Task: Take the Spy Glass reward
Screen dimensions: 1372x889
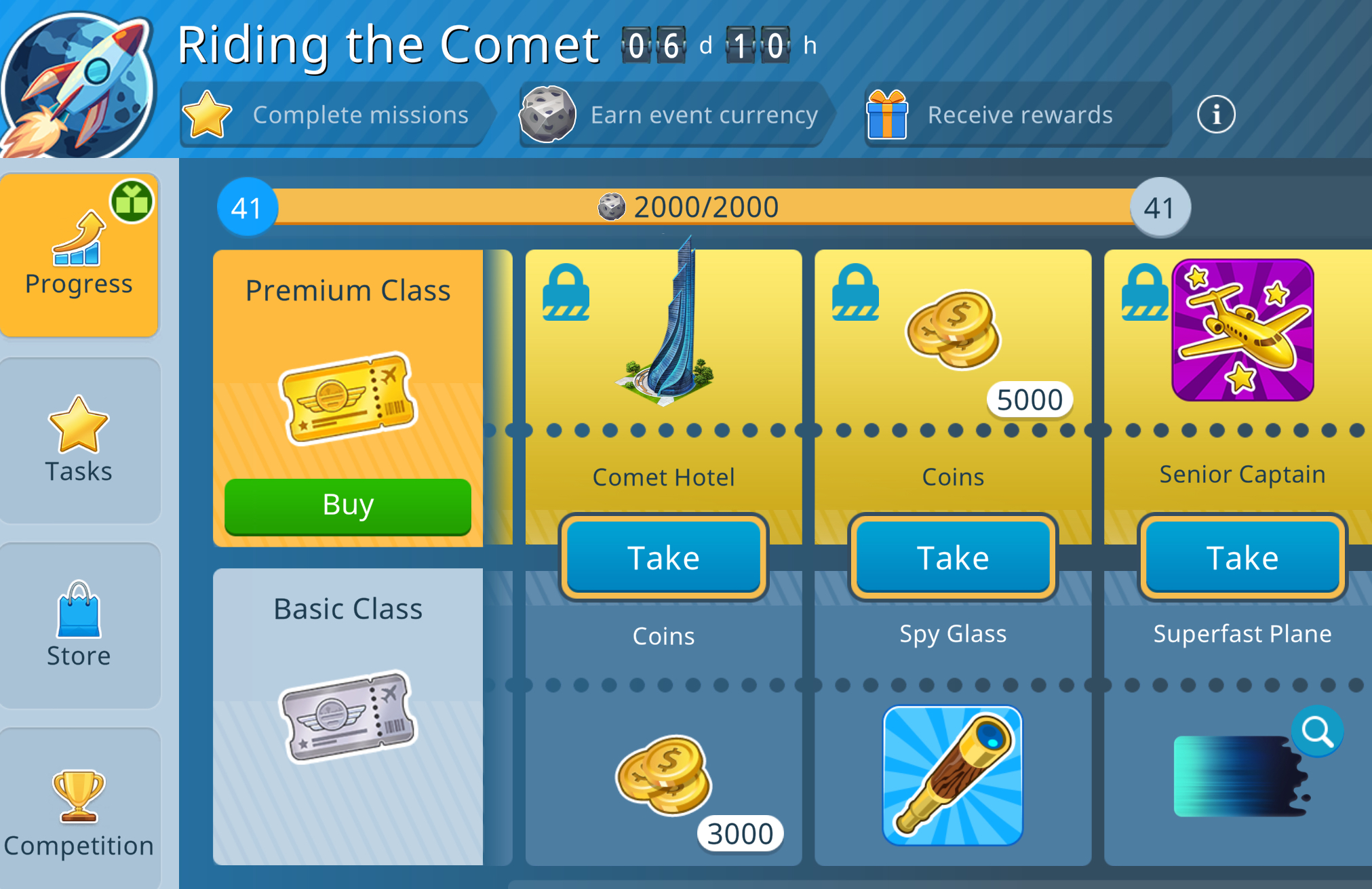Action: coord(952,557)
